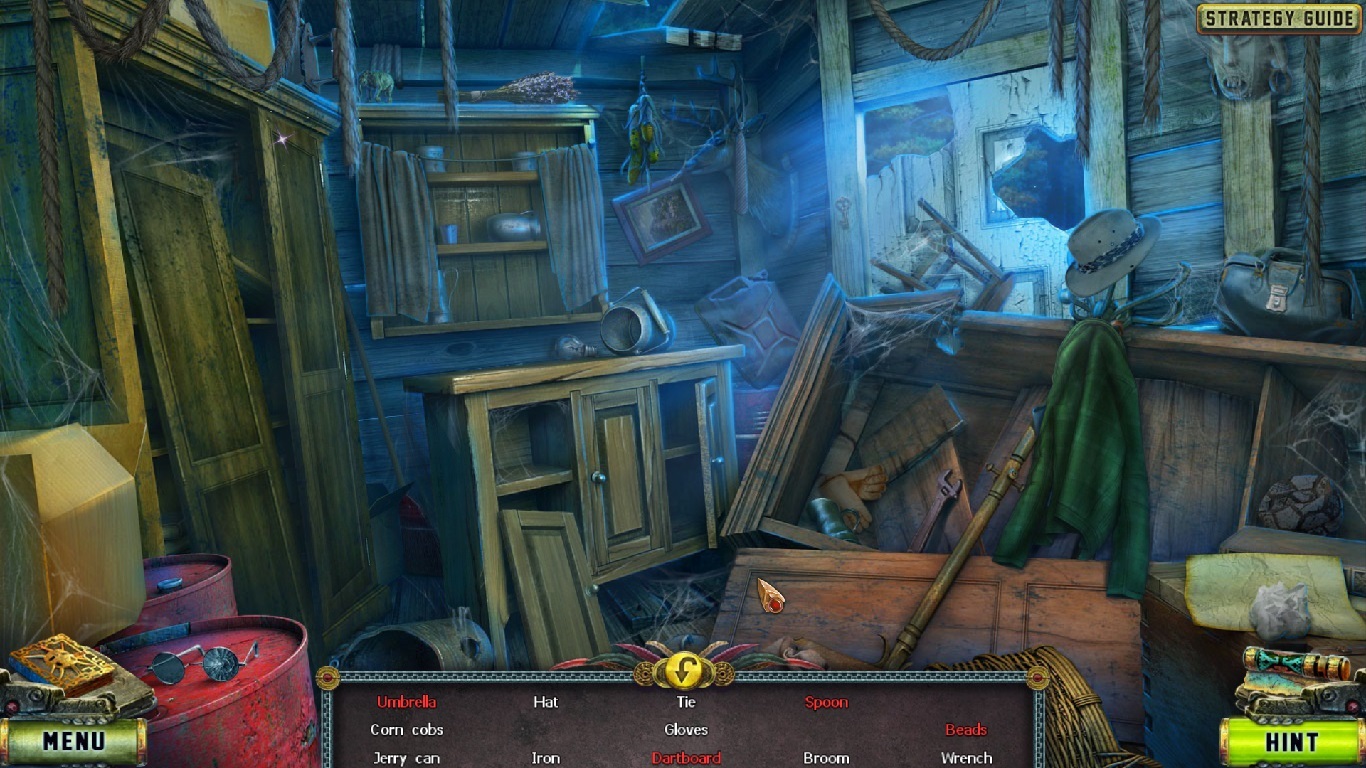Return to the main MENU
This screenshot has width=1366, height=768.
tap(75, 742)
